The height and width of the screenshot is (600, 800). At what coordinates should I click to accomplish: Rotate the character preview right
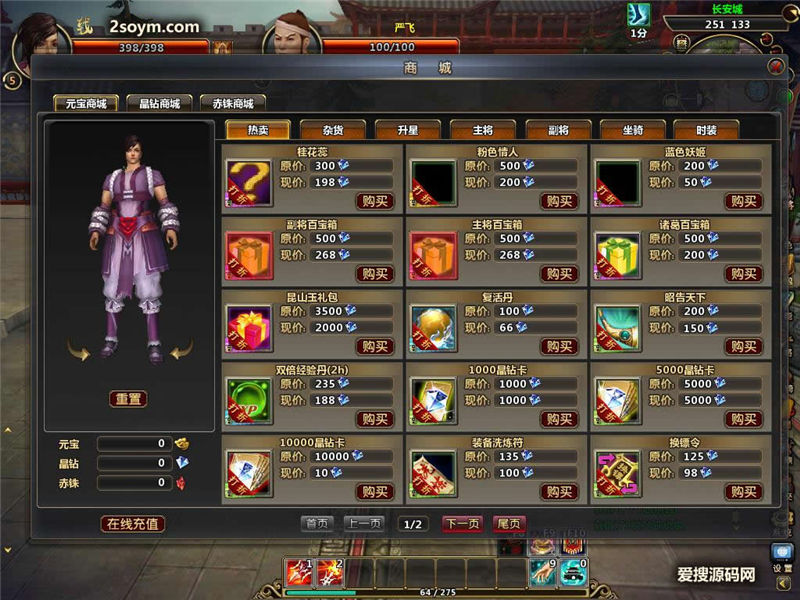click(x=180, y=350)
